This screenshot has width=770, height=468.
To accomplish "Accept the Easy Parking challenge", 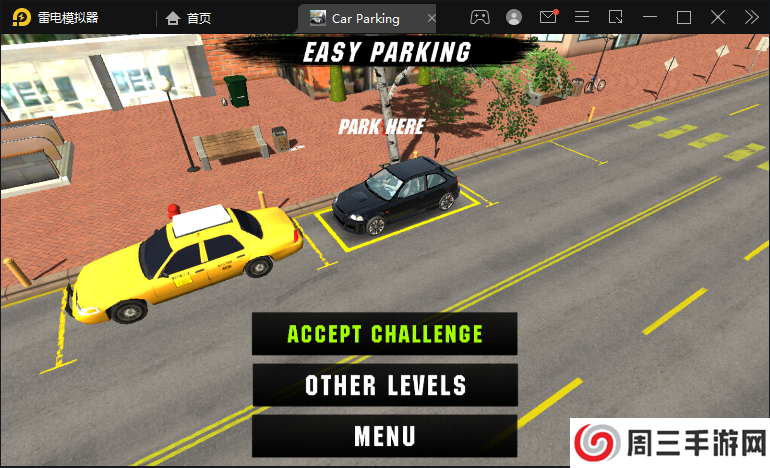I will click(x=385, y=334).
